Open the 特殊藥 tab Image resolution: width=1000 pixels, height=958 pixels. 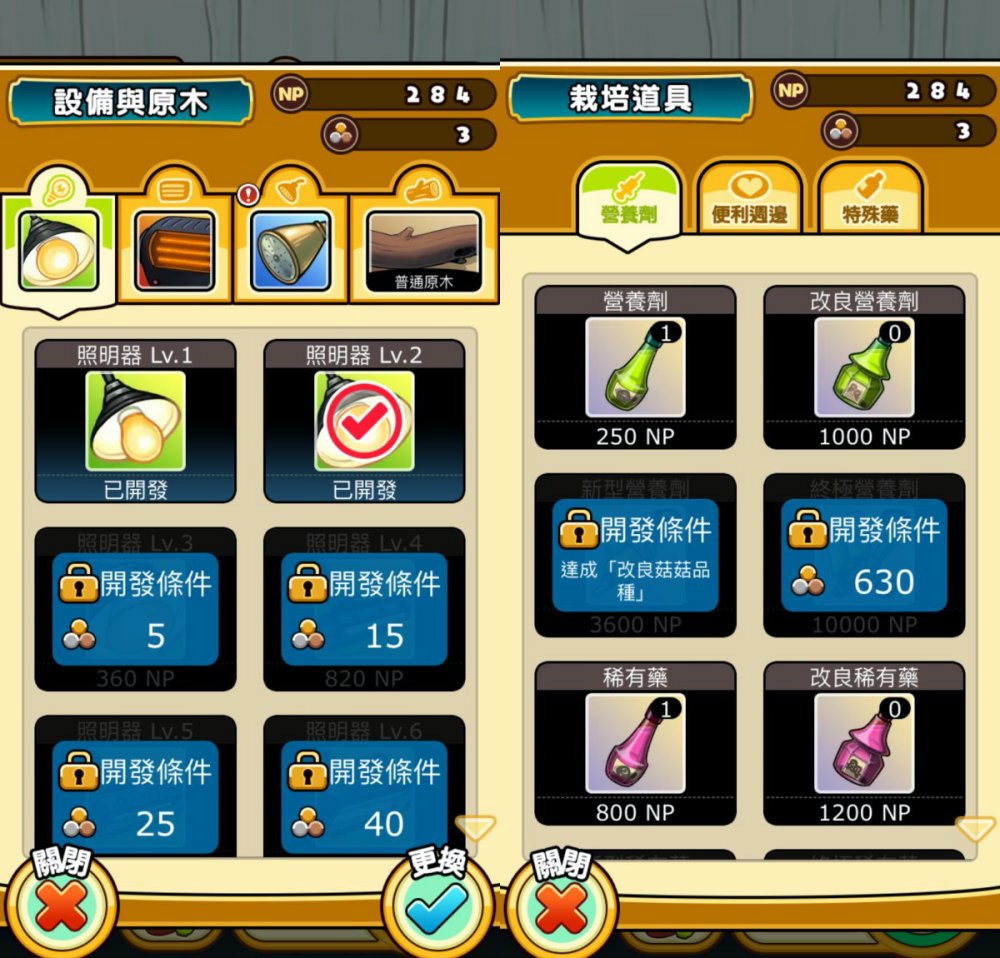[869, 200]
